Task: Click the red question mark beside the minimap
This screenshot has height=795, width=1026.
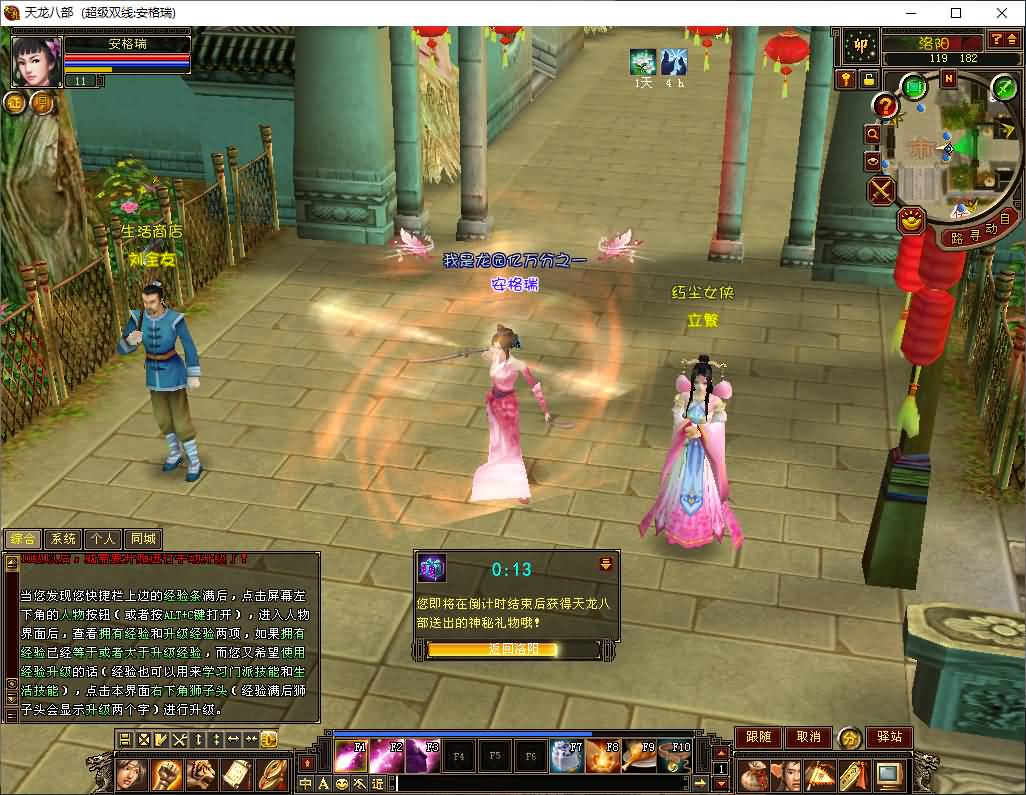Action: click(885, 105)
